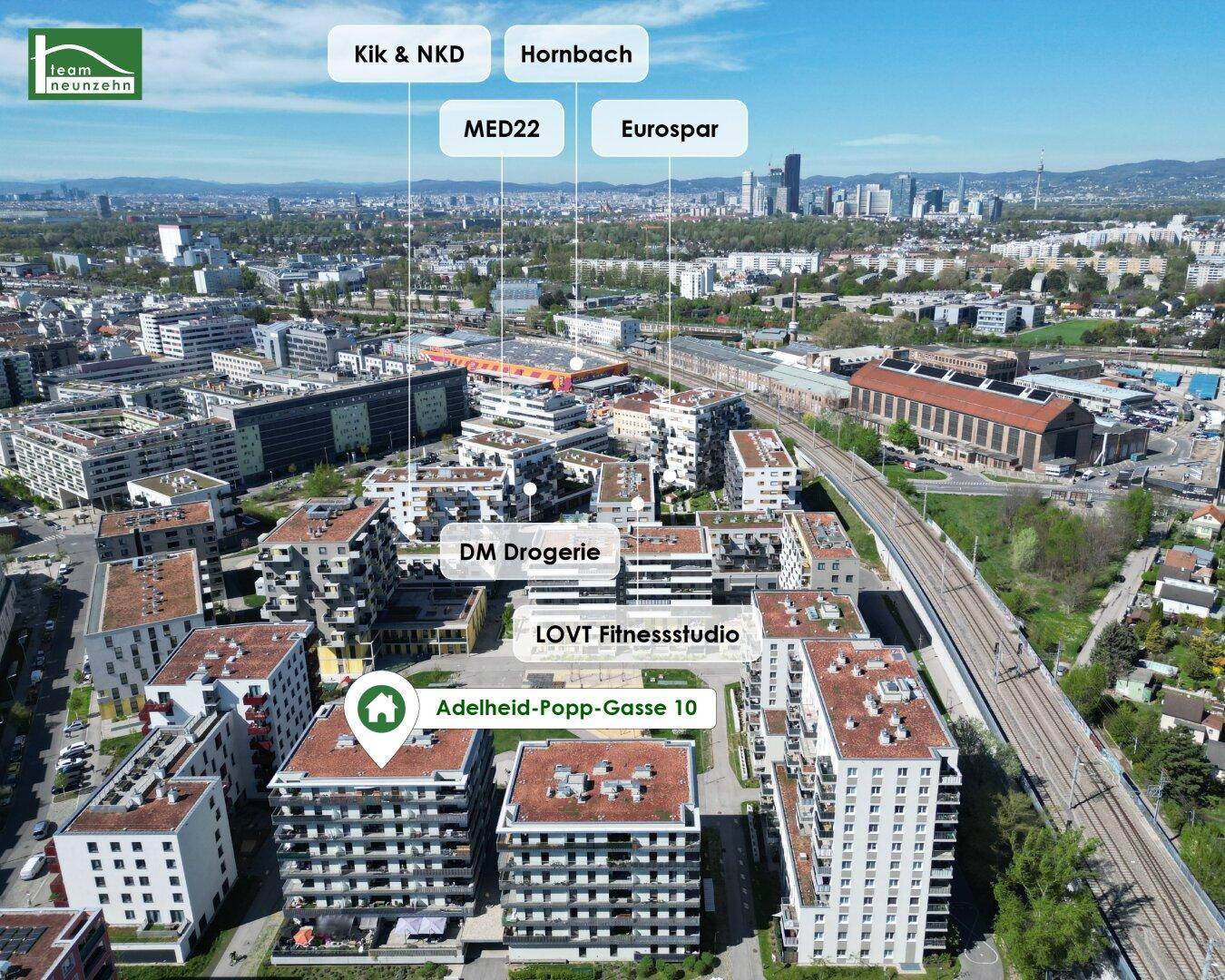Click the team neunzehn logo

84,64
